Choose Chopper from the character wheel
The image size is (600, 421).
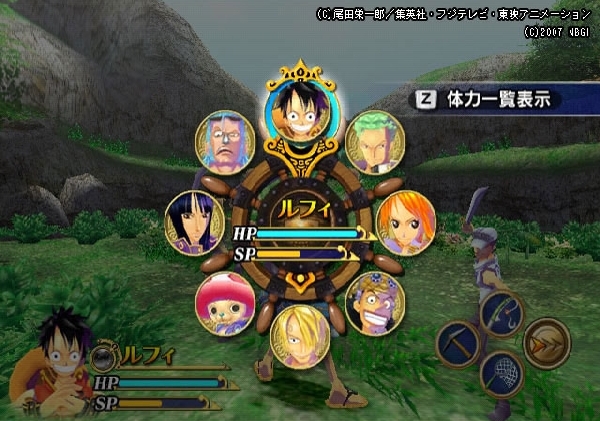(224, 302)
